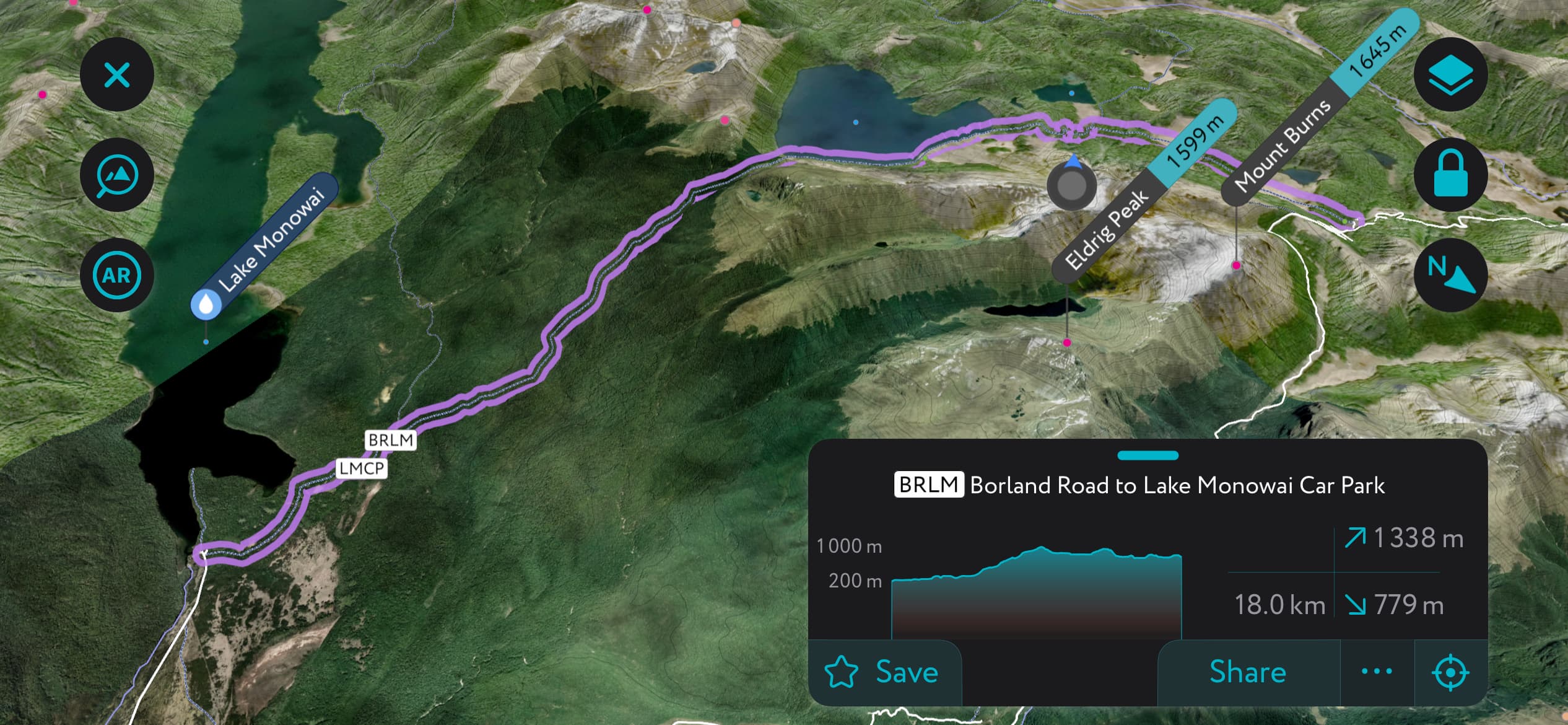Launch AR viewing mode

point(117,275)
